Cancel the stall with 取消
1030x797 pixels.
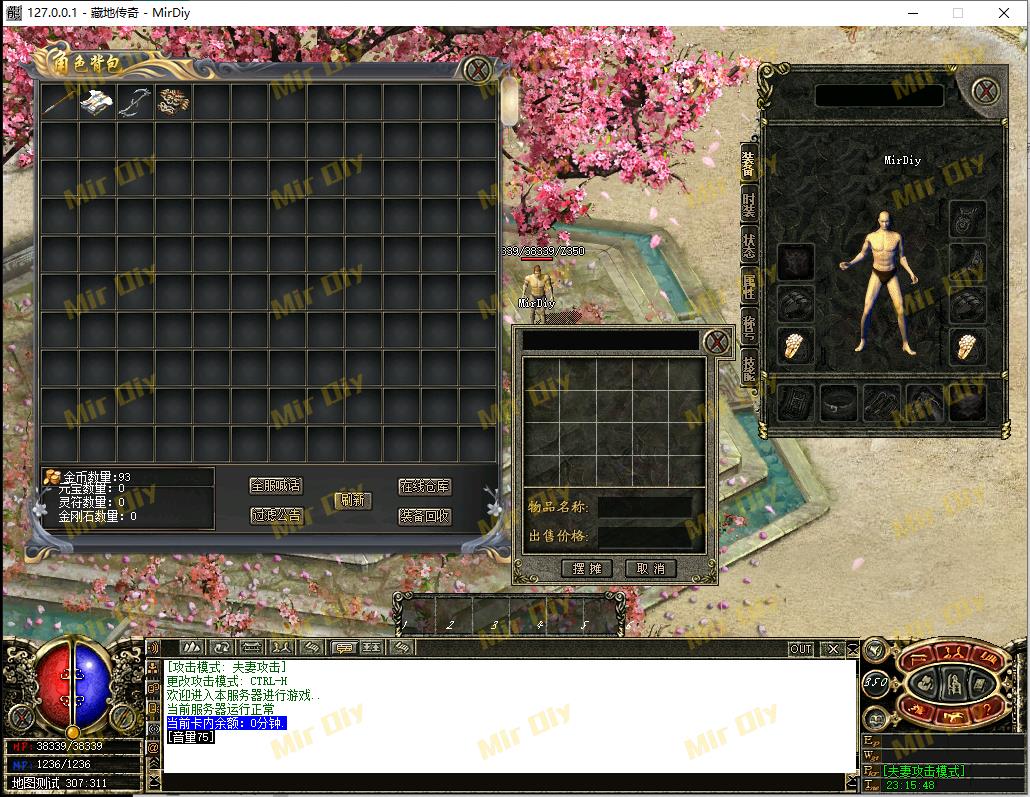click(x=650, y=568)
